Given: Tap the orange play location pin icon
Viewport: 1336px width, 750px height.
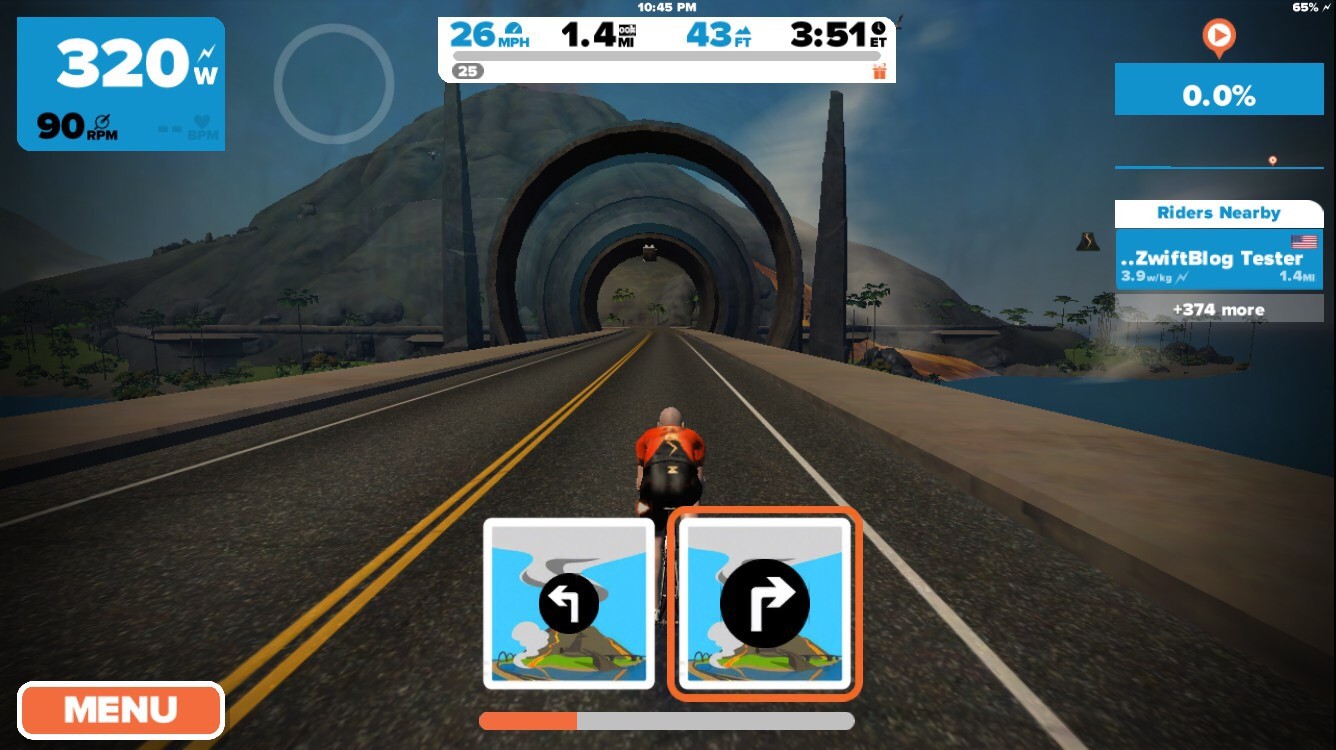Looking at the screenshot, I should (x=1218, y=38).
